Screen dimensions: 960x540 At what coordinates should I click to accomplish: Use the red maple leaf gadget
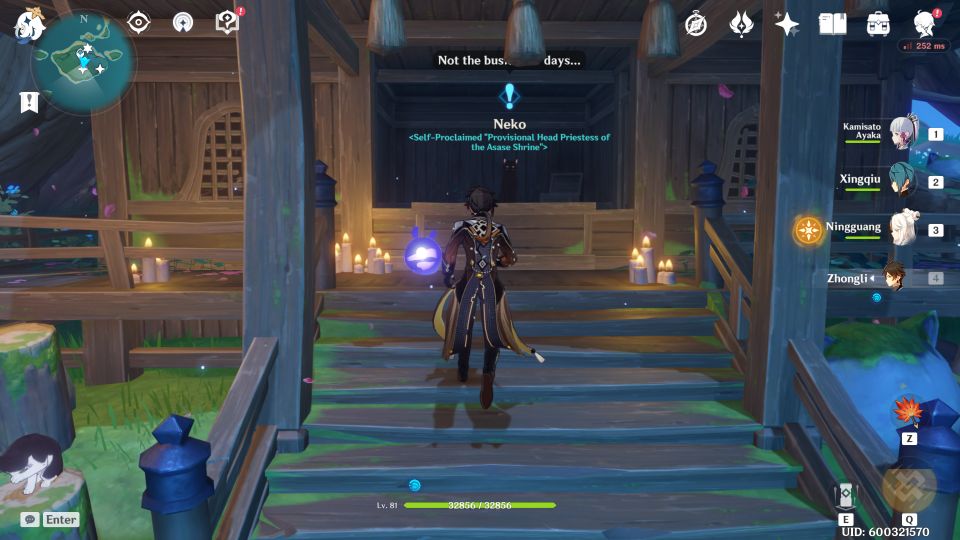pos(910,412)
